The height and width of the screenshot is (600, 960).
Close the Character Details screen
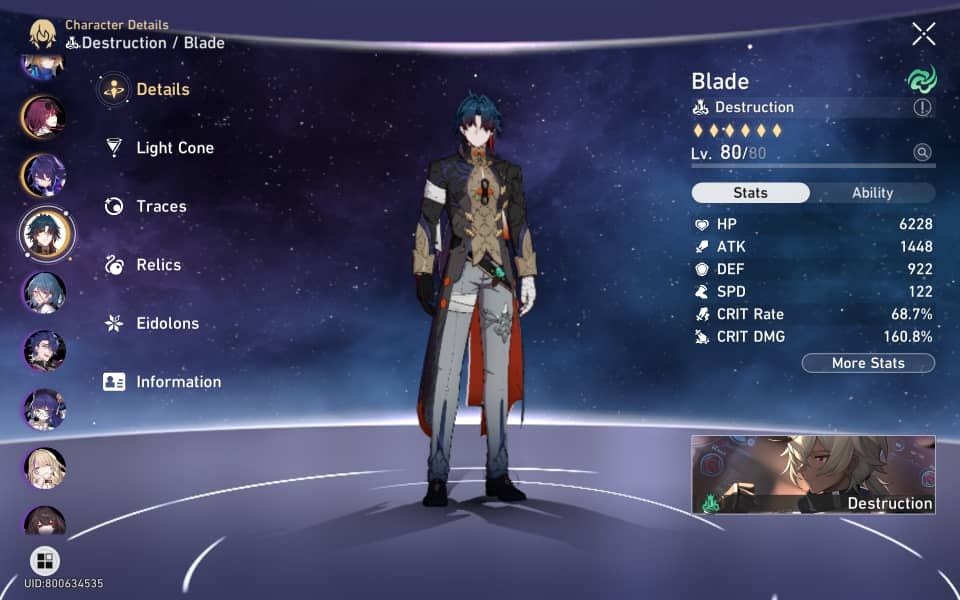pos(923,34)
